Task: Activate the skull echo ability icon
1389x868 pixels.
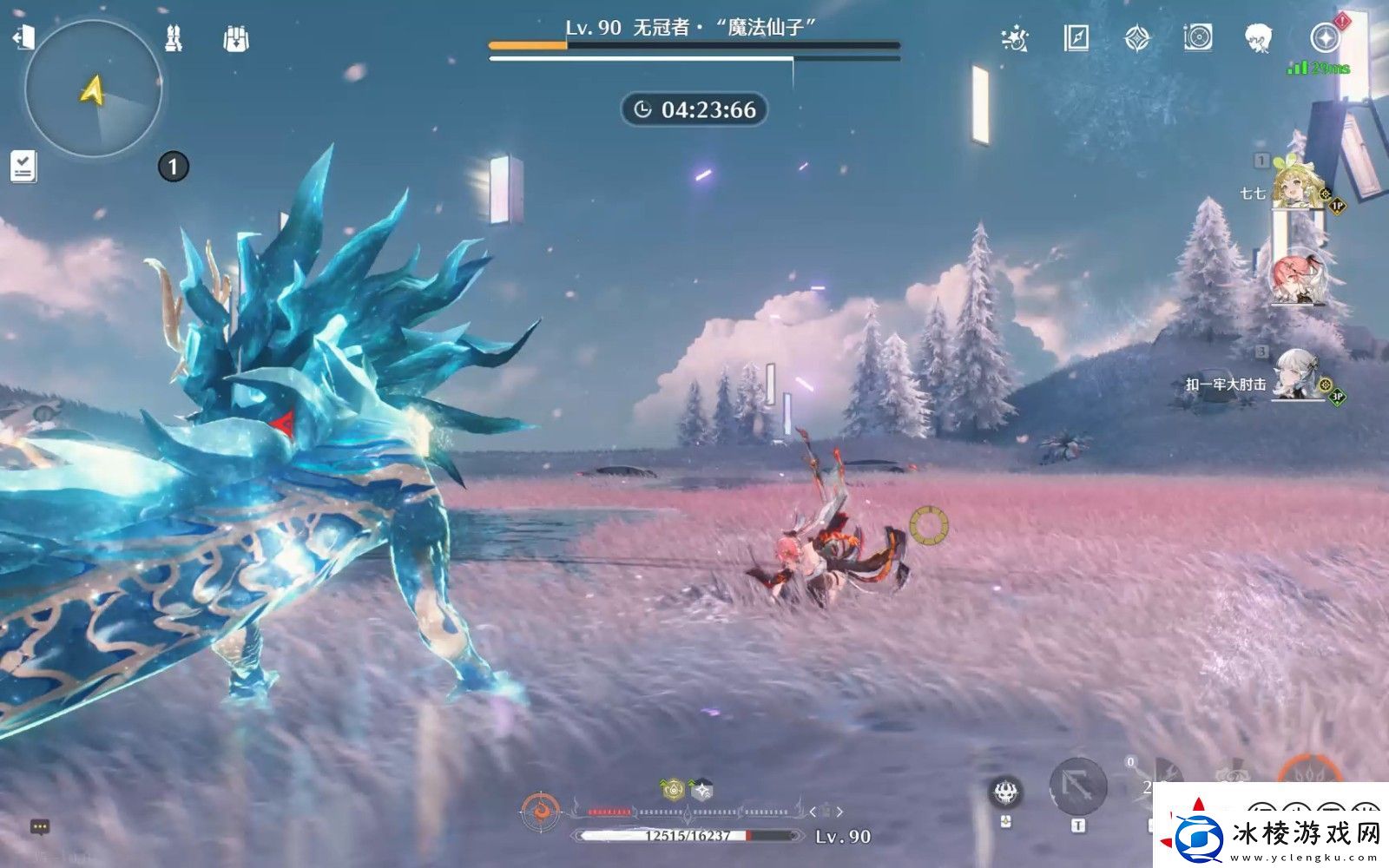Action: (x=1006, y=792)
